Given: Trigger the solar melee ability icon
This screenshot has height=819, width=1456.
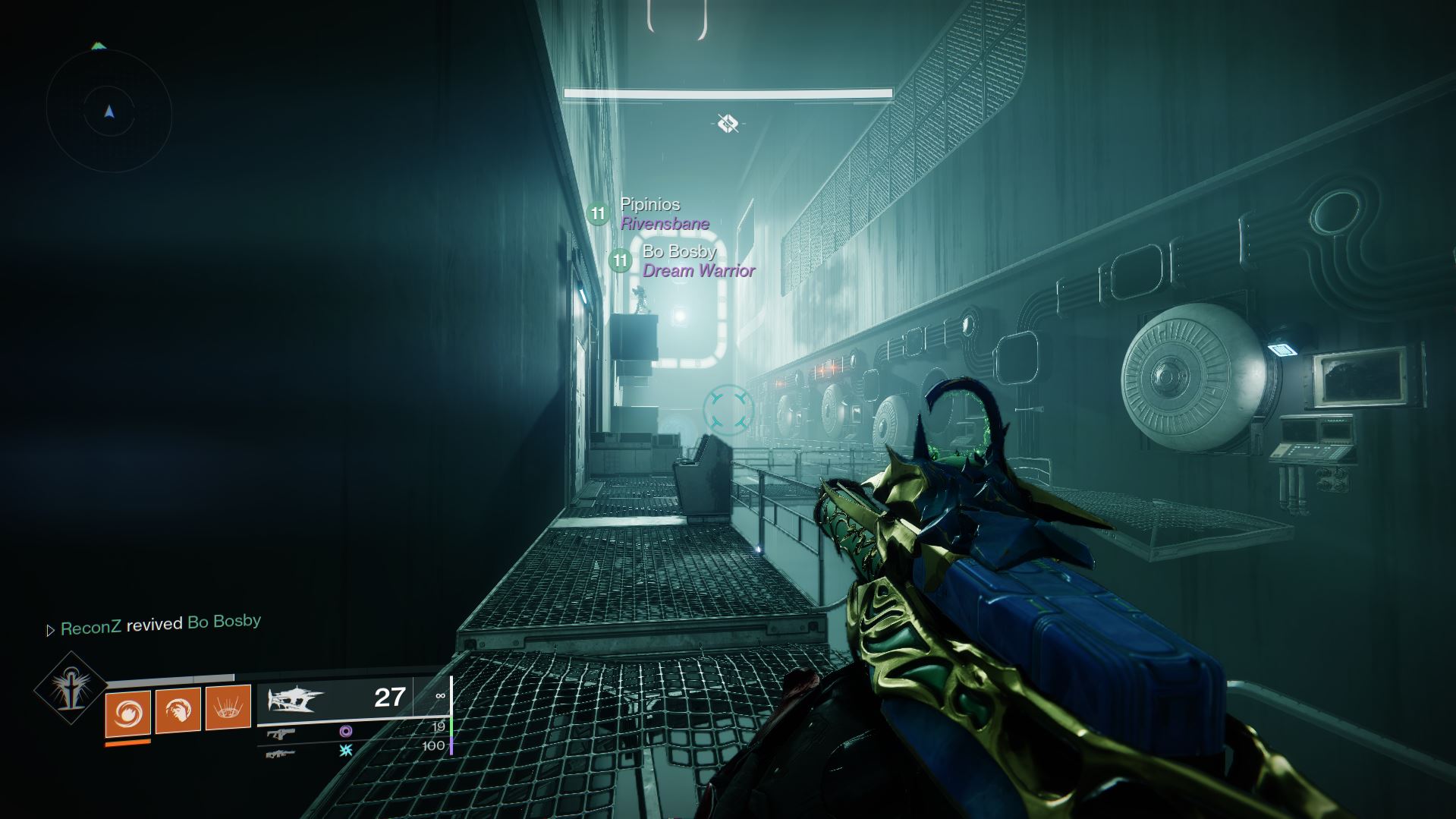Looking at the screenshot, I should click(x=178, y=709).
